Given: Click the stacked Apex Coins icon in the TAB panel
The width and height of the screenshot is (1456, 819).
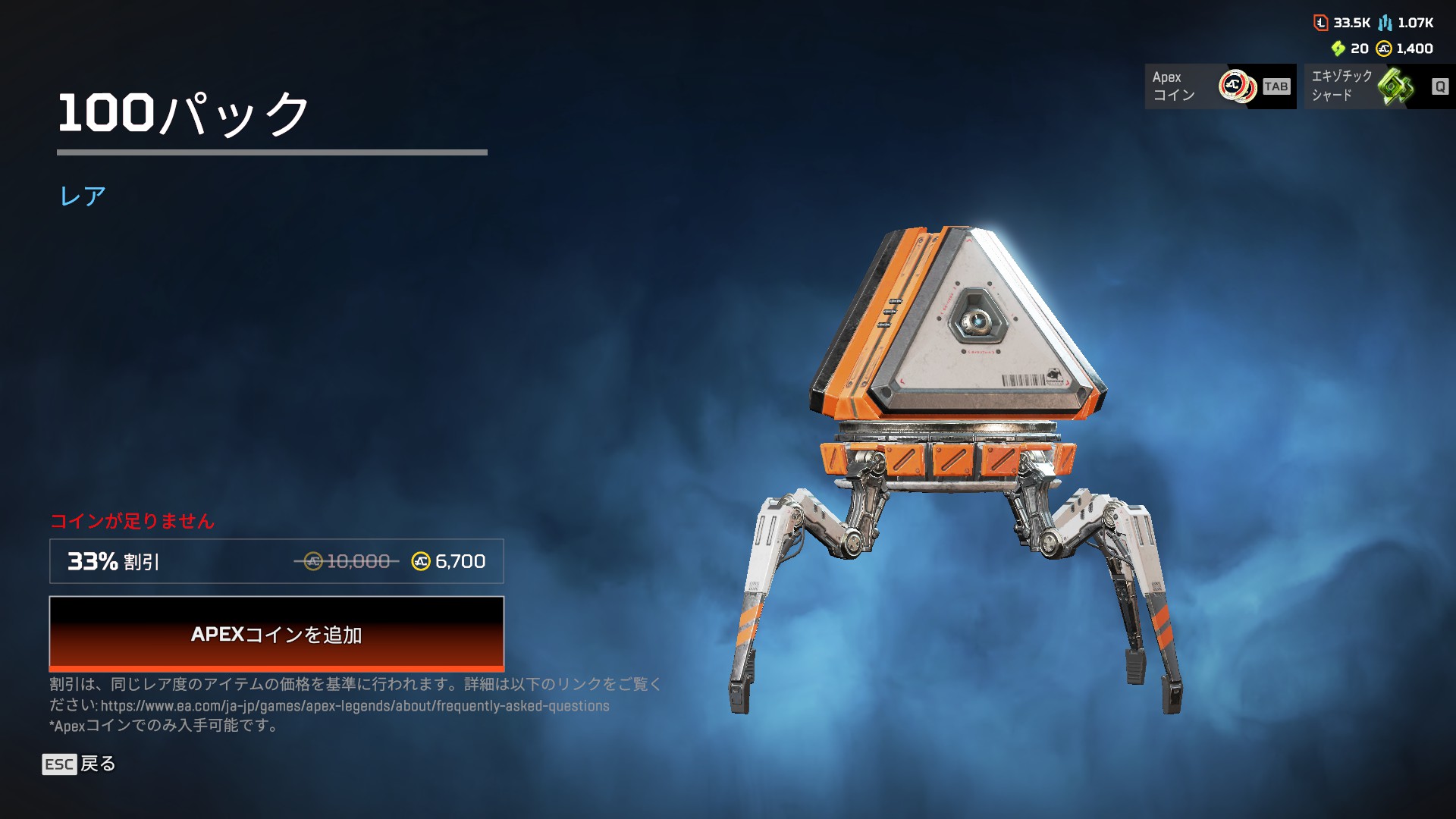Looking at the screenshot, I should [x=1236, y=84].
